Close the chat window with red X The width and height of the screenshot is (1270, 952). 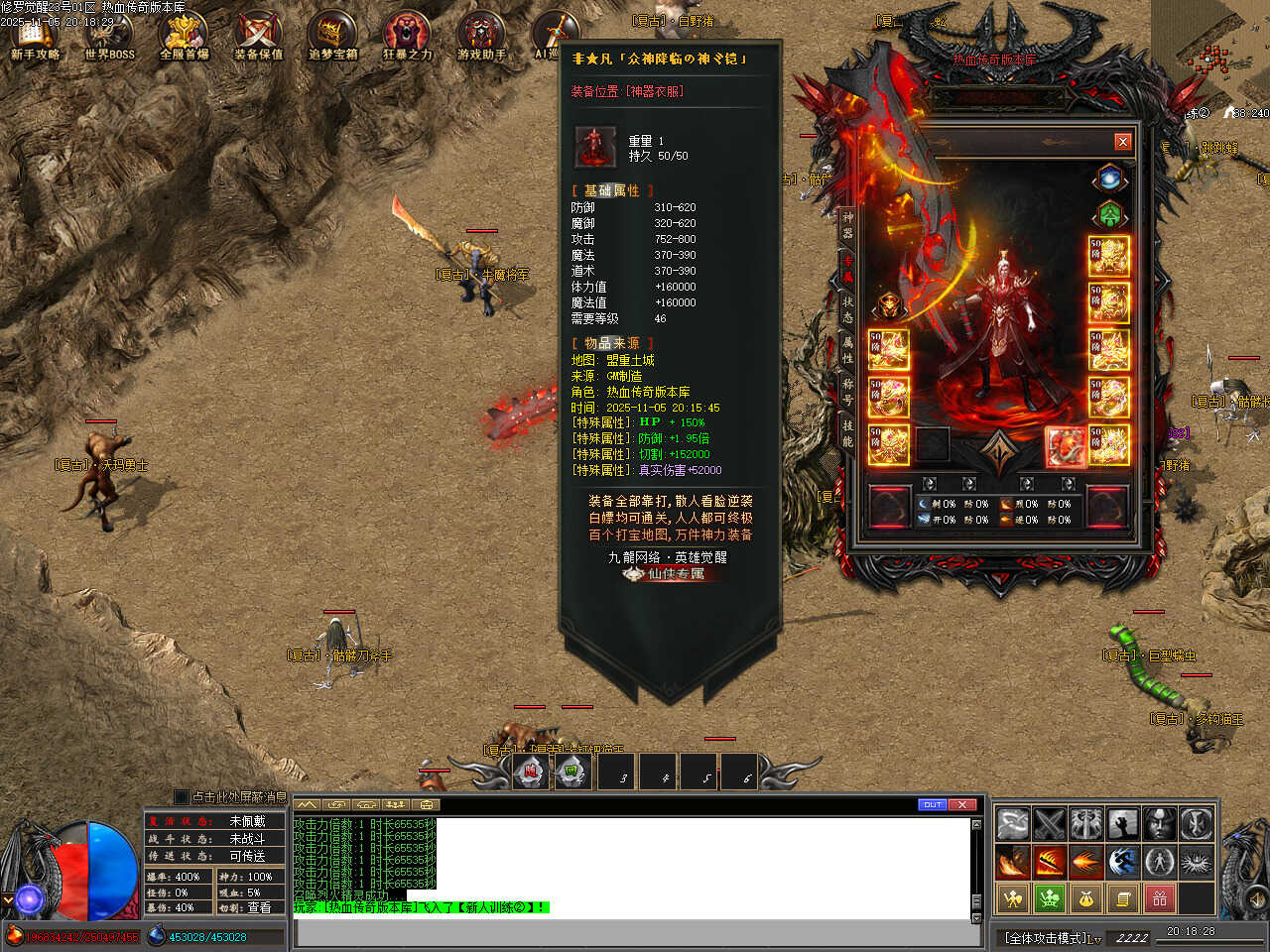[x=962, y=804]
